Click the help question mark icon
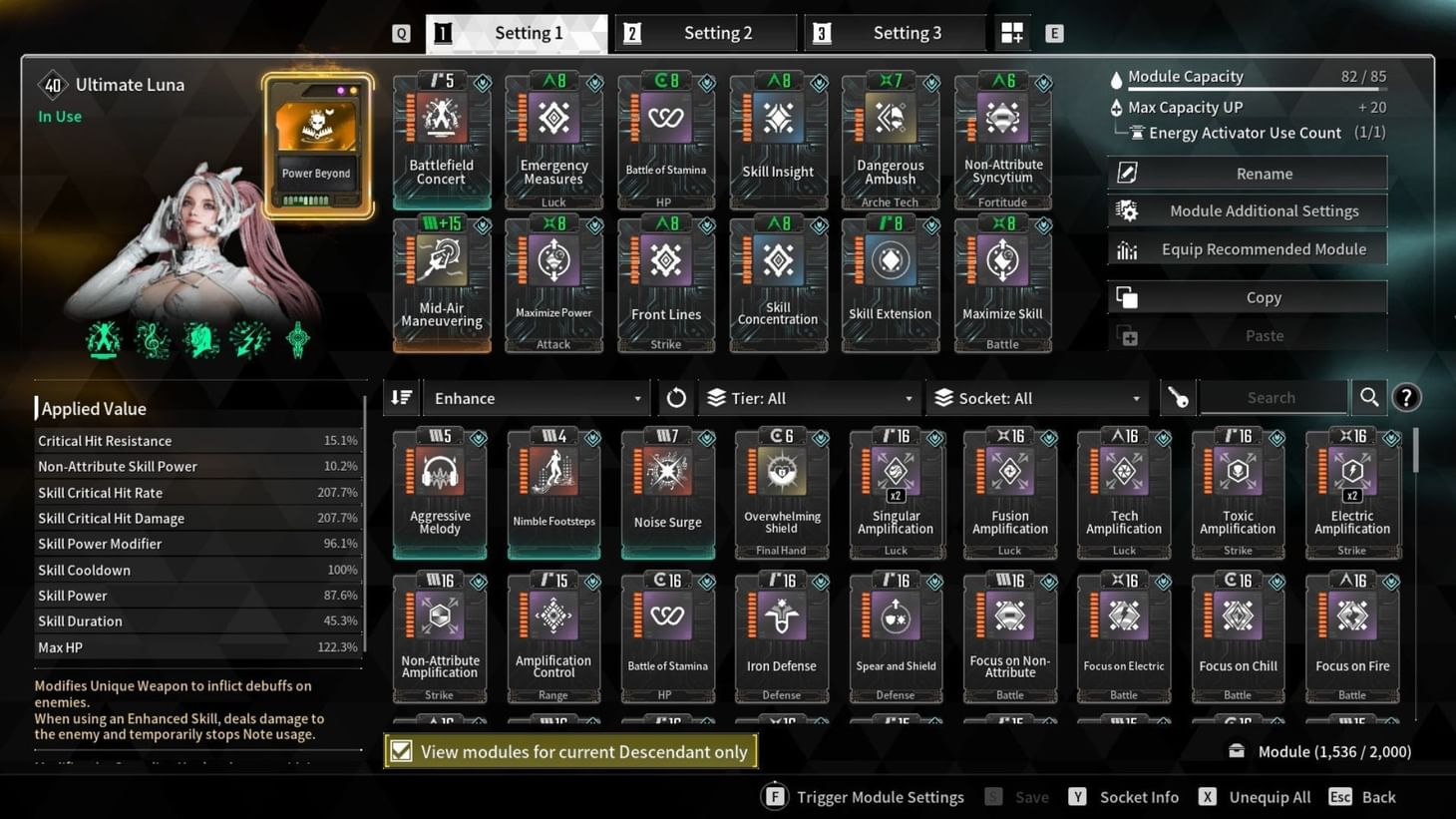The image size is (1456, 819). 1406,396
